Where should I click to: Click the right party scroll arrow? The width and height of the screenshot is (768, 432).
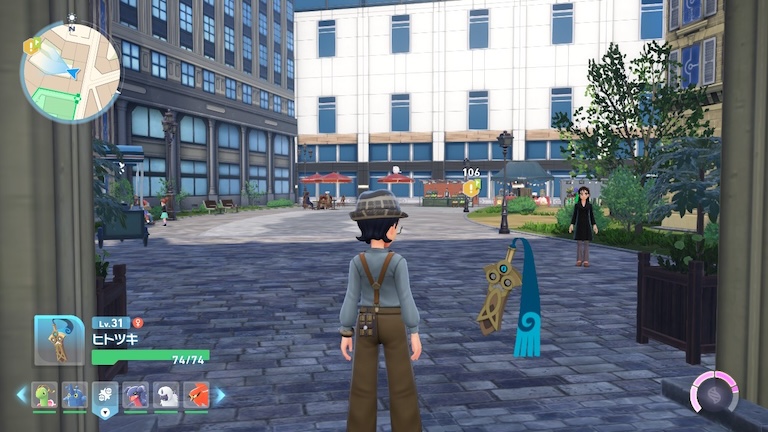pyautogui.click(x=221, y=395)
